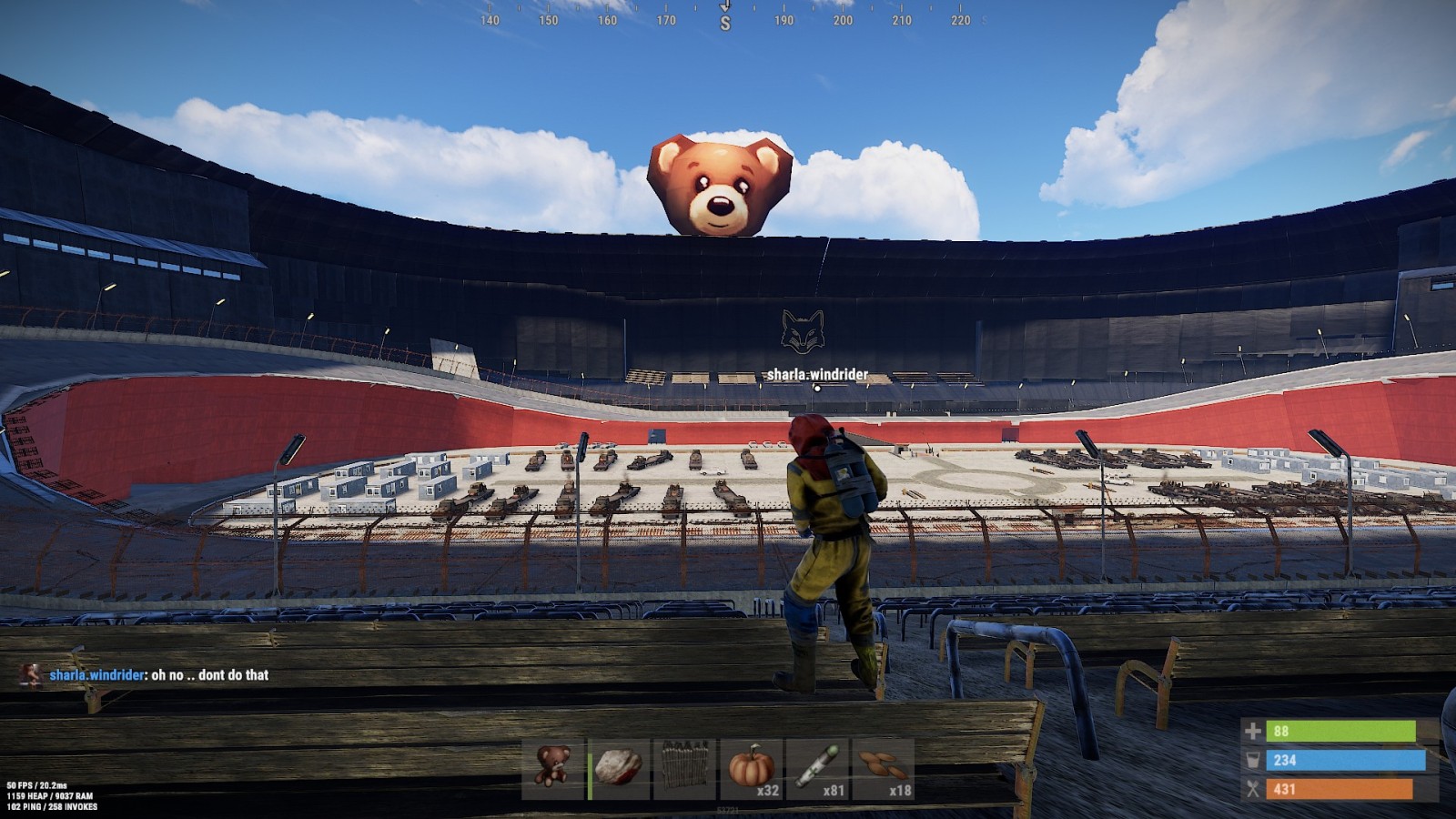1456x819 pixels.
Task: Select the teddy bear hotbar slot
Action: pos(552,769)
